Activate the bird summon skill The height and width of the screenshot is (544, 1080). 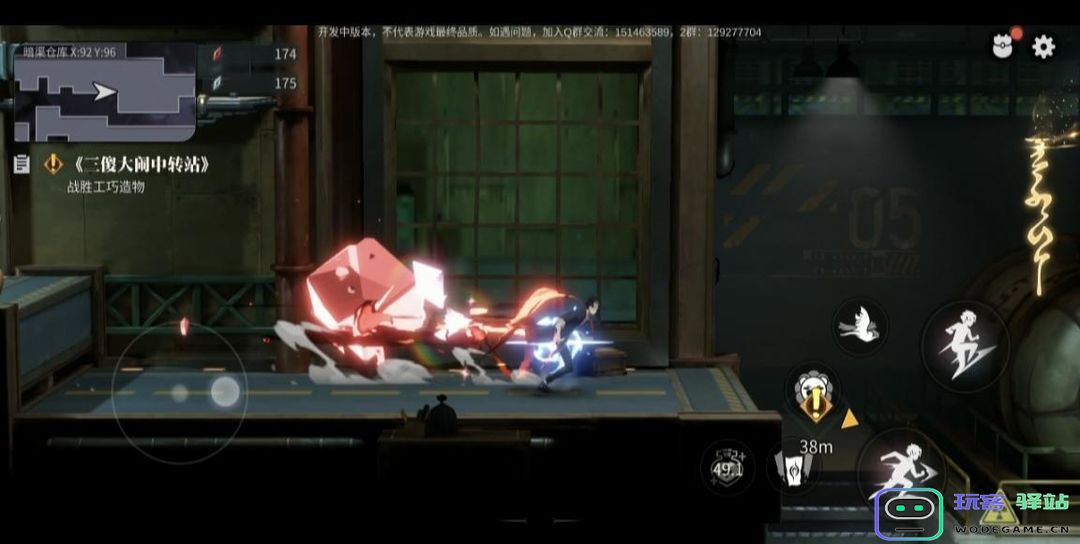(x=859, y=327)
